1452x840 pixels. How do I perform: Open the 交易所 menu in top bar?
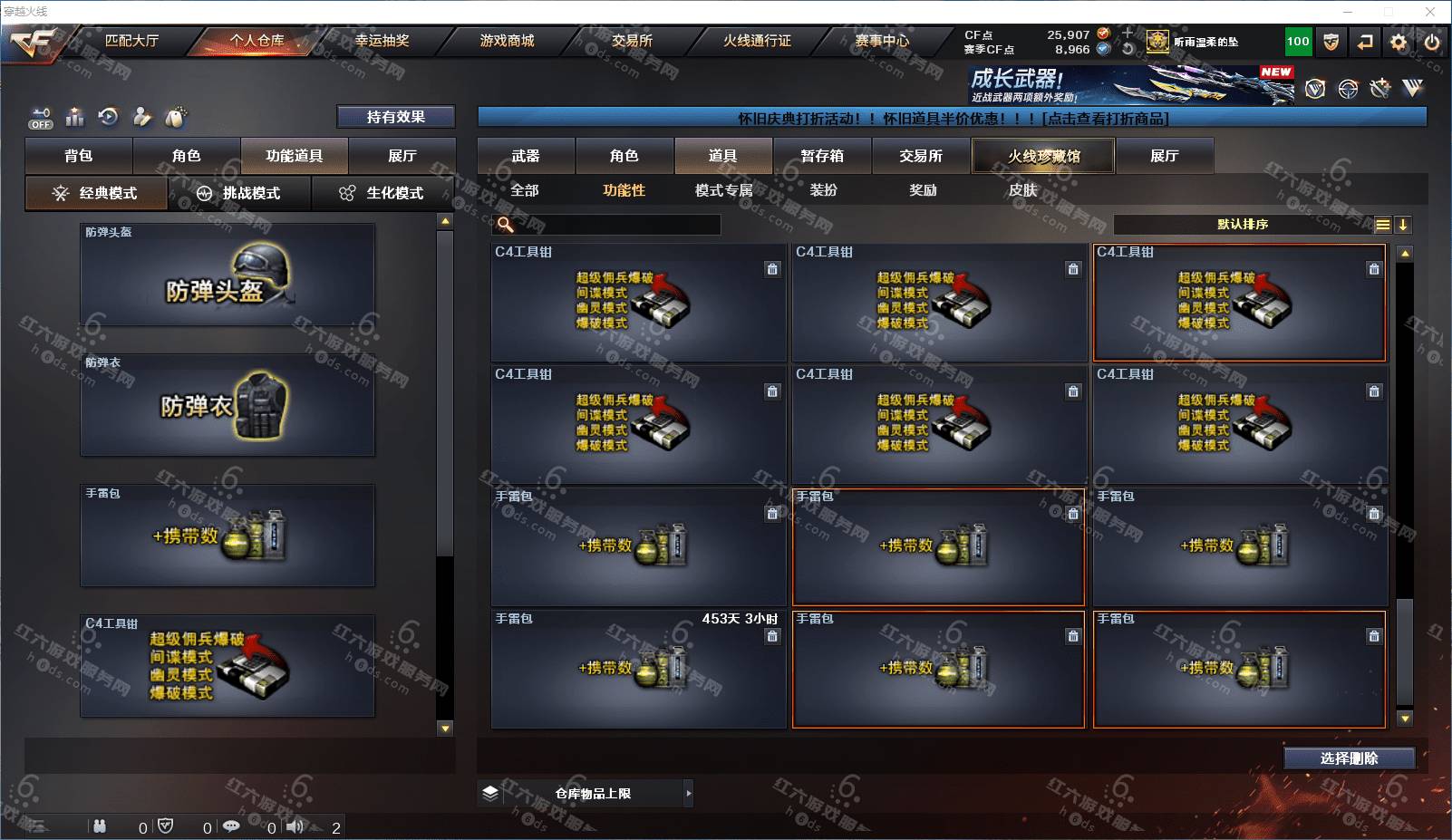pyautogui.click(x=632, y=41)
